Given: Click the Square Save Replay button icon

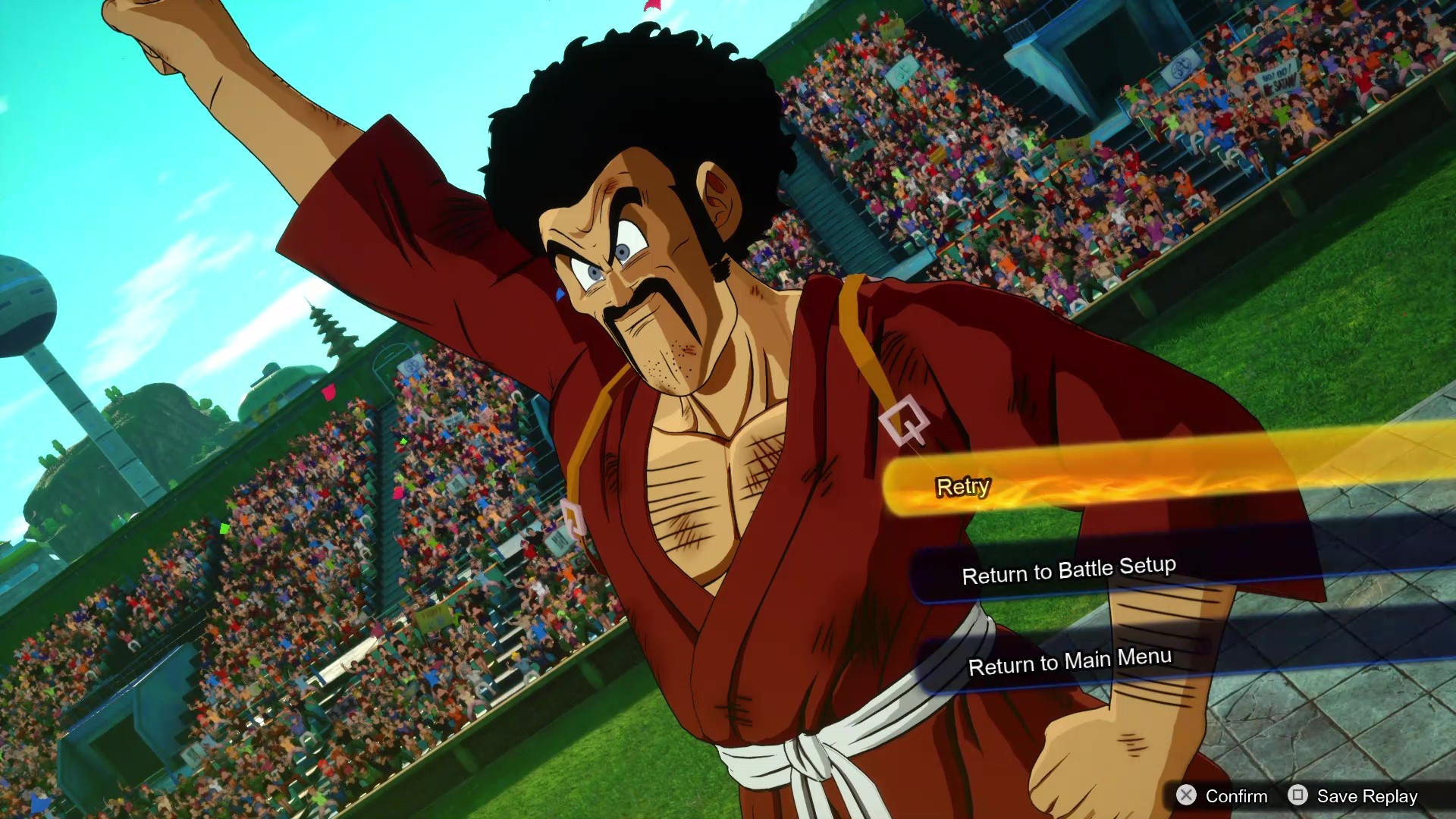Looking at the screenshot, I should click(1299, 796).
